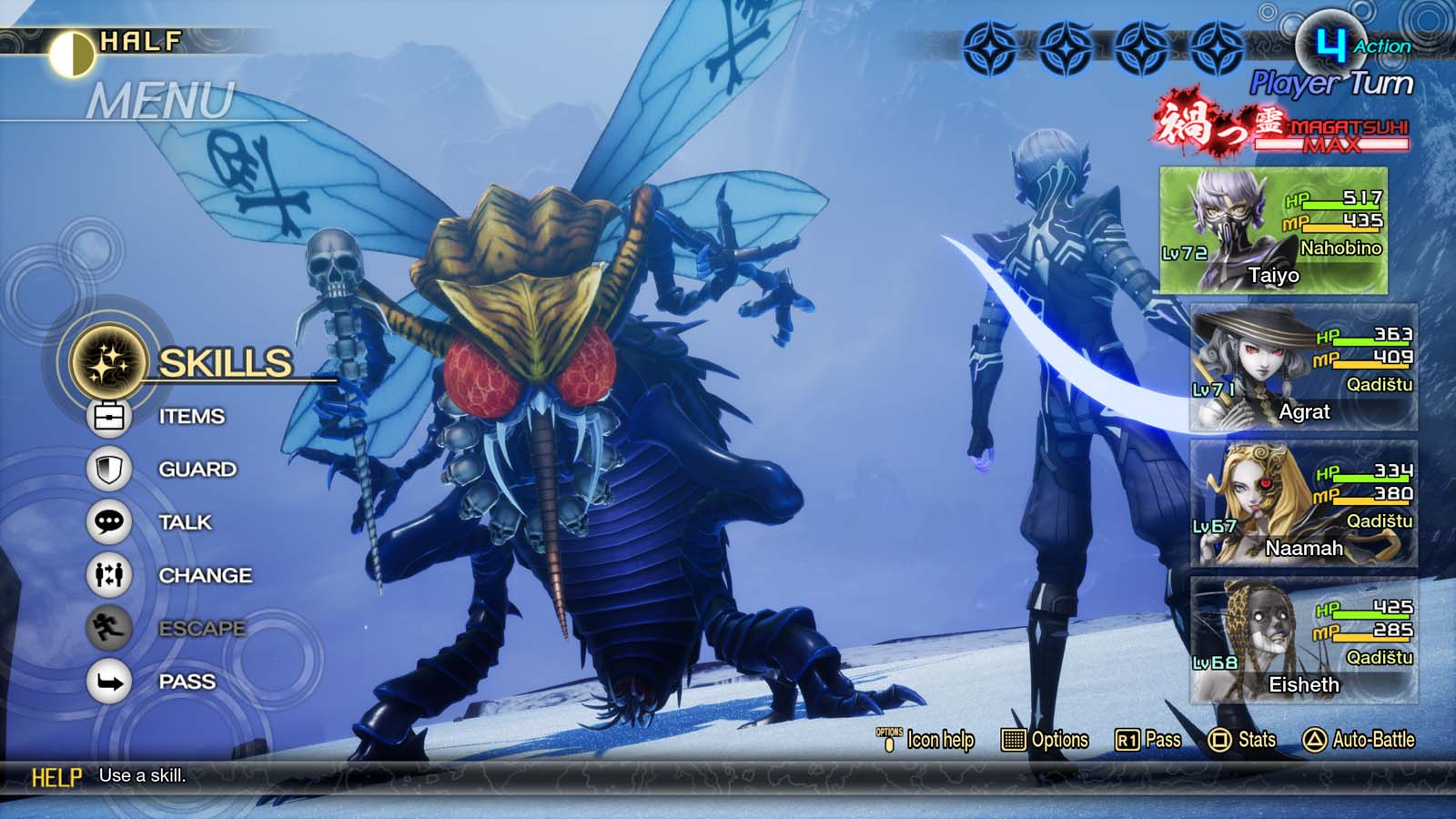Click the Talk speech bubble icon
The height and width of the screenshot is (819, 1456).
coord(107,521)
